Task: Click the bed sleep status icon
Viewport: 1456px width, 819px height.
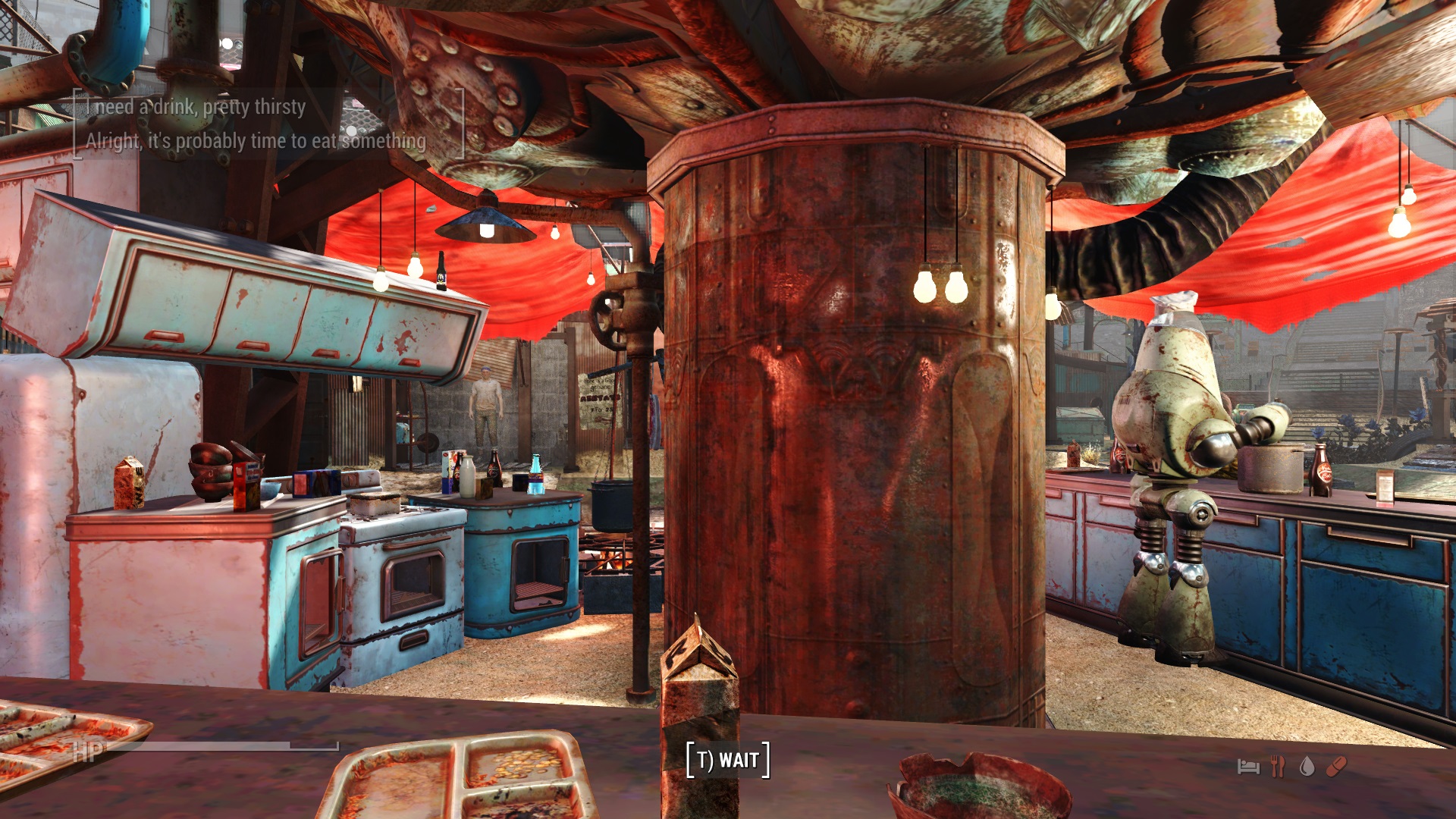Action: point(1248,767)
